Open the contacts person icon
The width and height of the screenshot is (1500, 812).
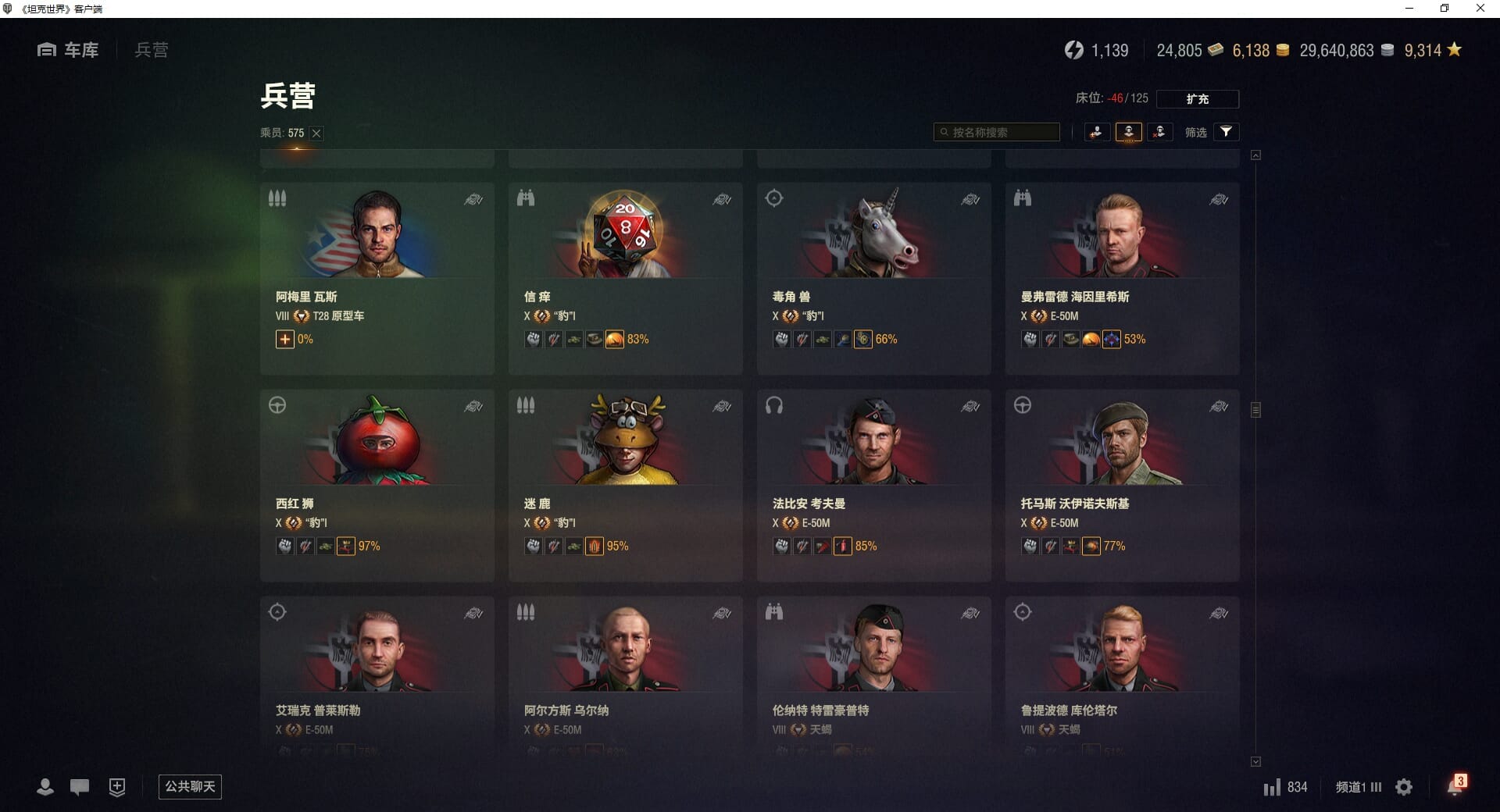pyautogui.click(x=45, y=787)
